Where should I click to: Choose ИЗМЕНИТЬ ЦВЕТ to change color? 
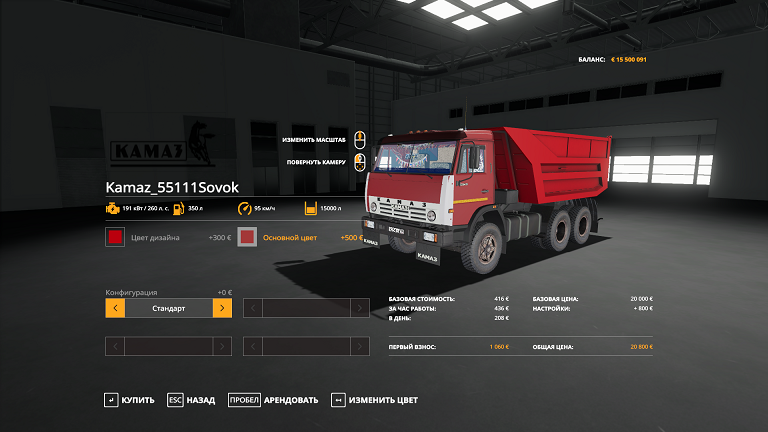[x=375, y=400]
